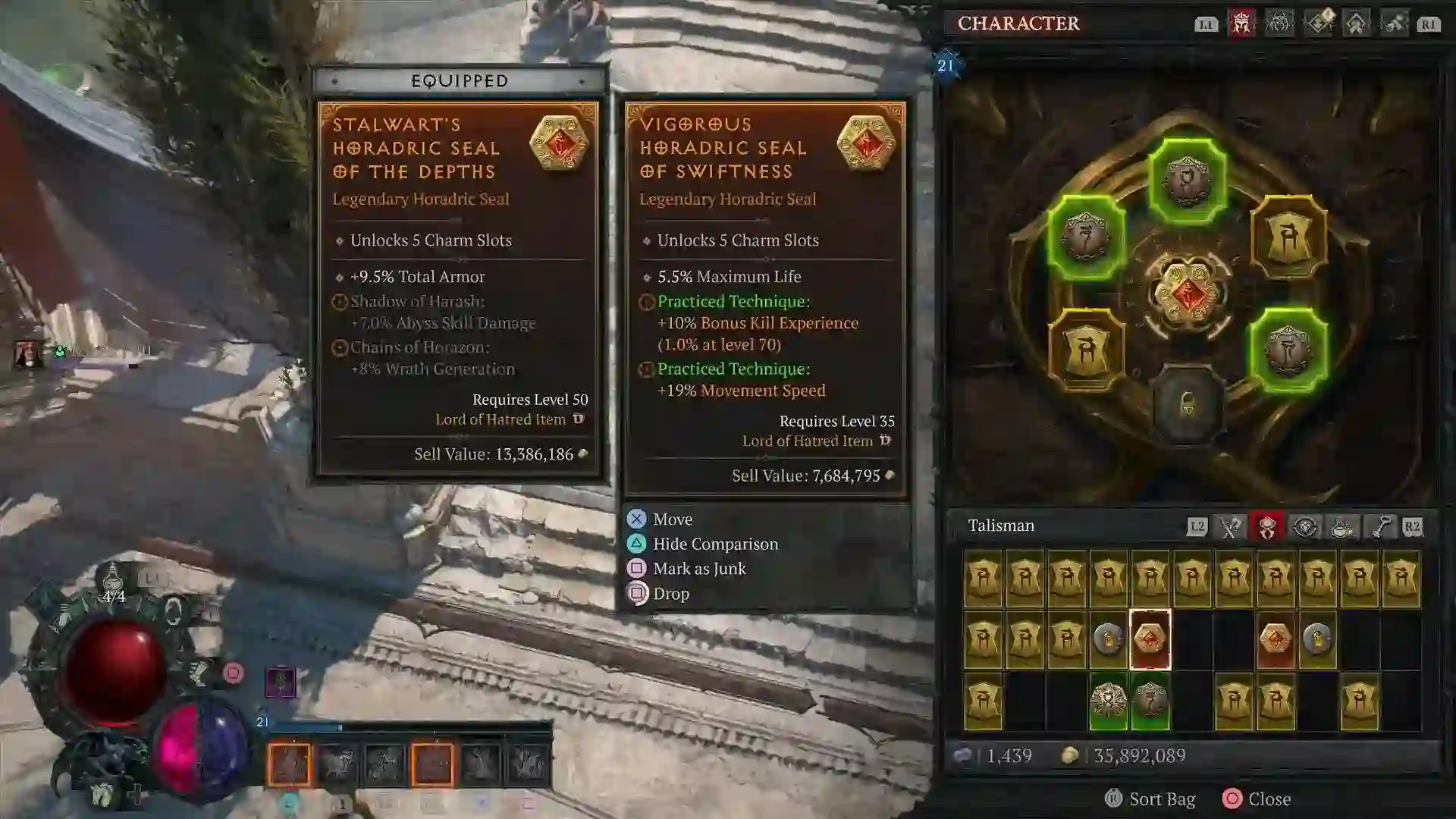Select Mark as Junk in the context menu

[x=699, y=569]
